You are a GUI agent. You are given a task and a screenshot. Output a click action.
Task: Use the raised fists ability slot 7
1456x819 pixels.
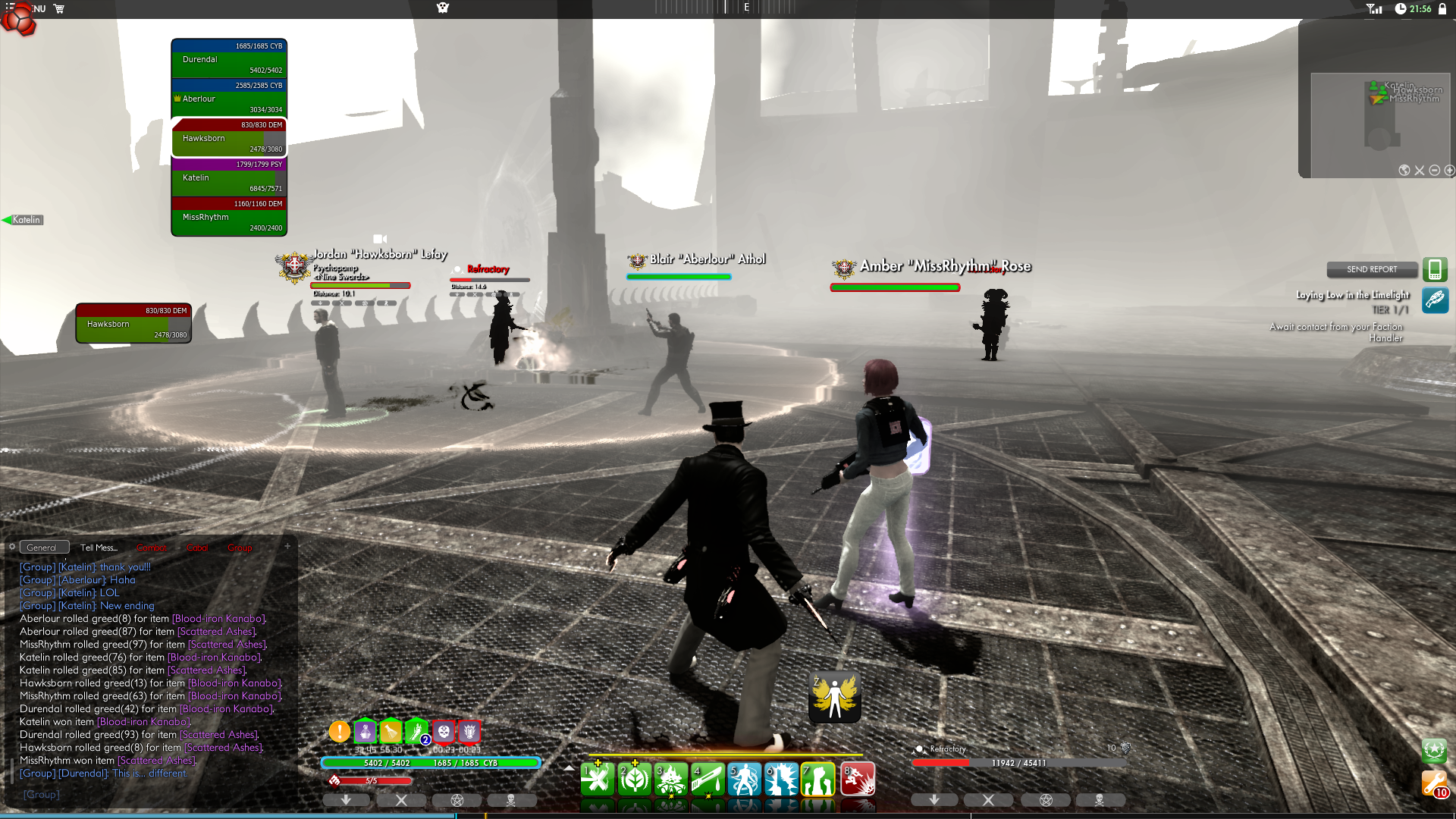coord(818,780)
